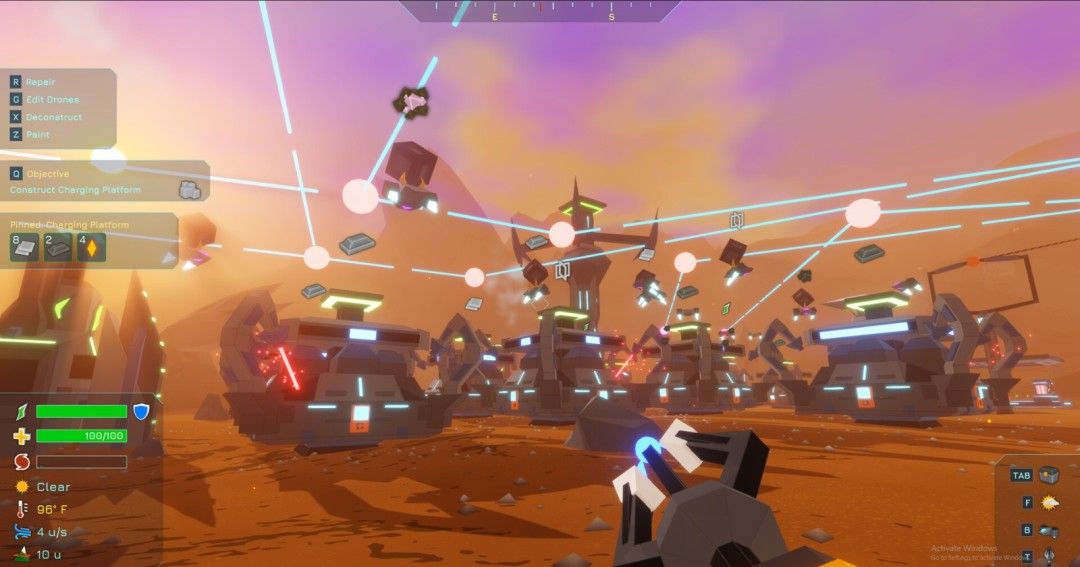Viewport: 1080px width, 567px height.
Task: Open the sun-and-cloud weather icon
Action: (1049, 503)
